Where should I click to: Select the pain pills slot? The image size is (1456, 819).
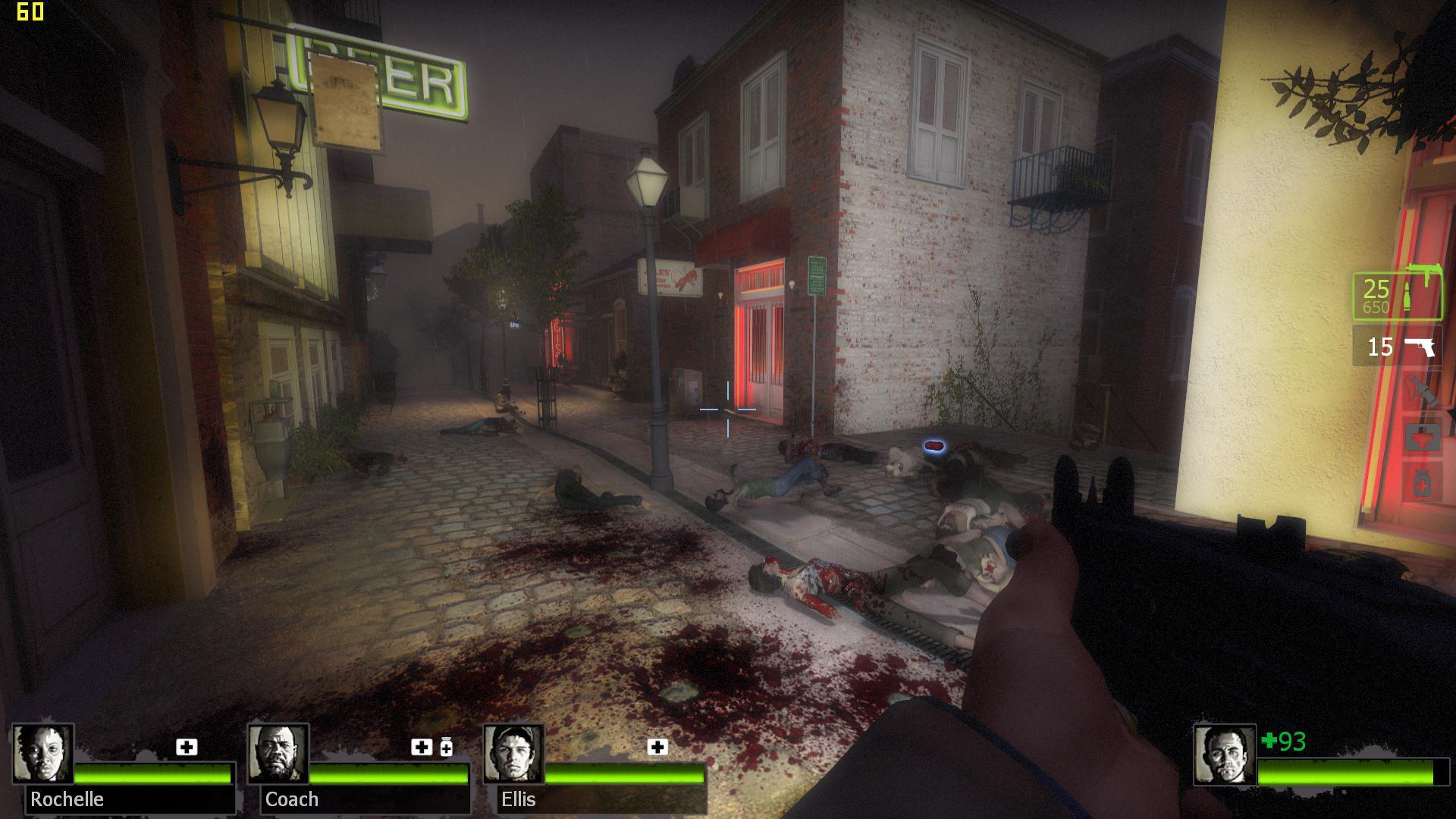[x=1422, y=483]
